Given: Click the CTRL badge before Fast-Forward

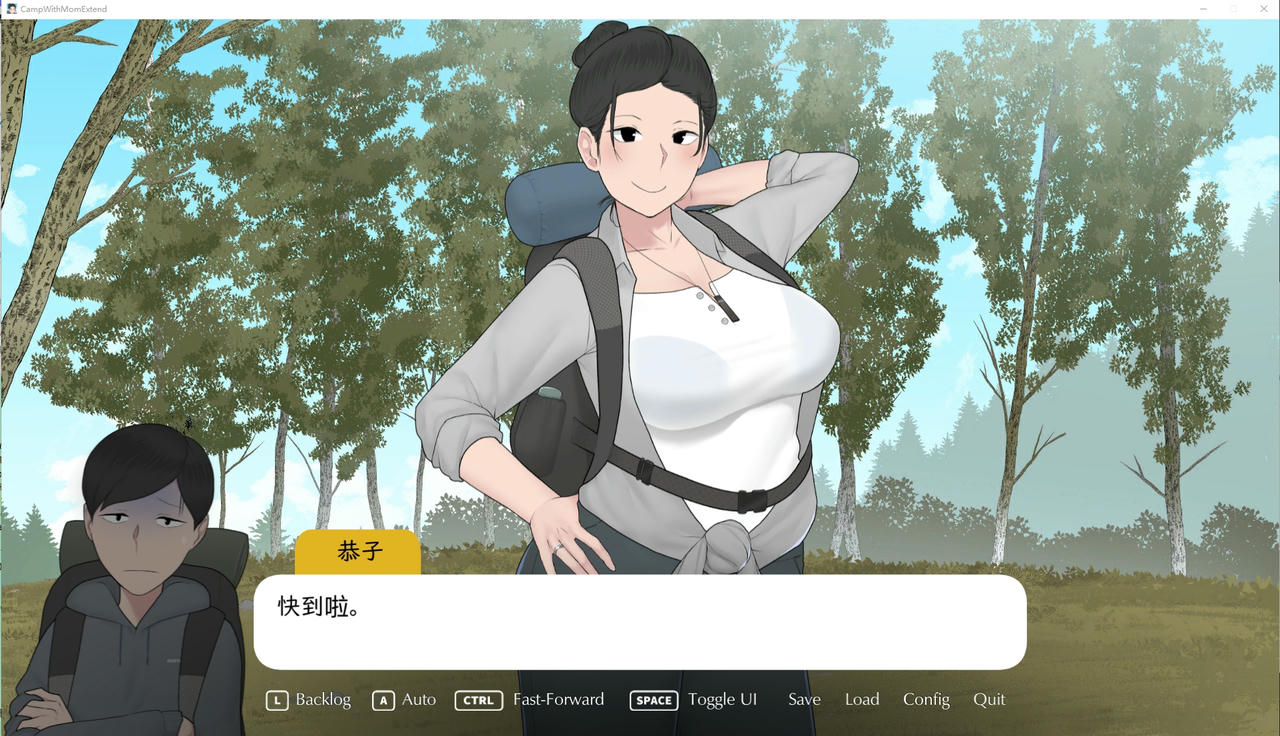Looking at the screenshot, I should (478, 700).
